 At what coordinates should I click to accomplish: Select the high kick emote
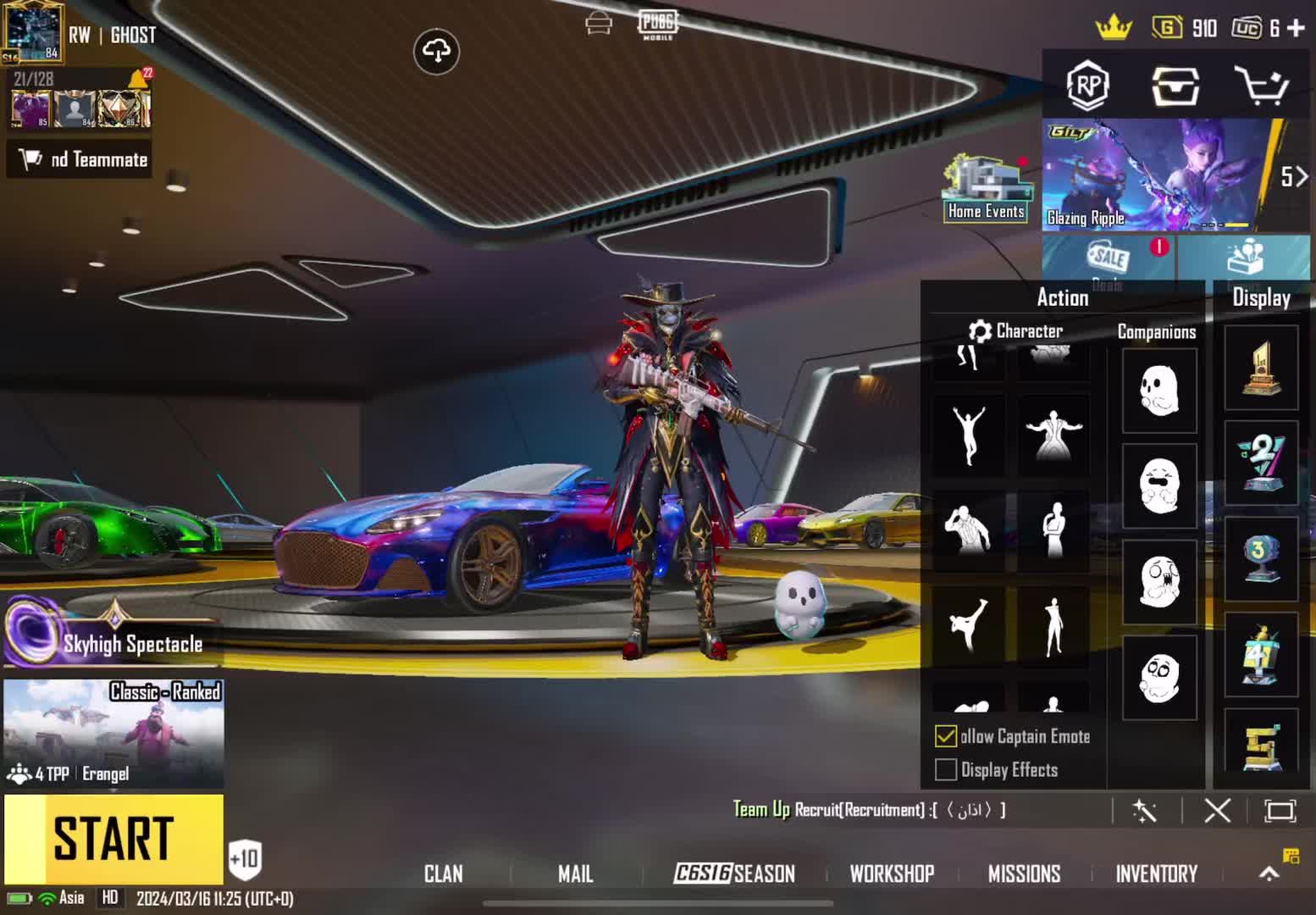[968, 626]
